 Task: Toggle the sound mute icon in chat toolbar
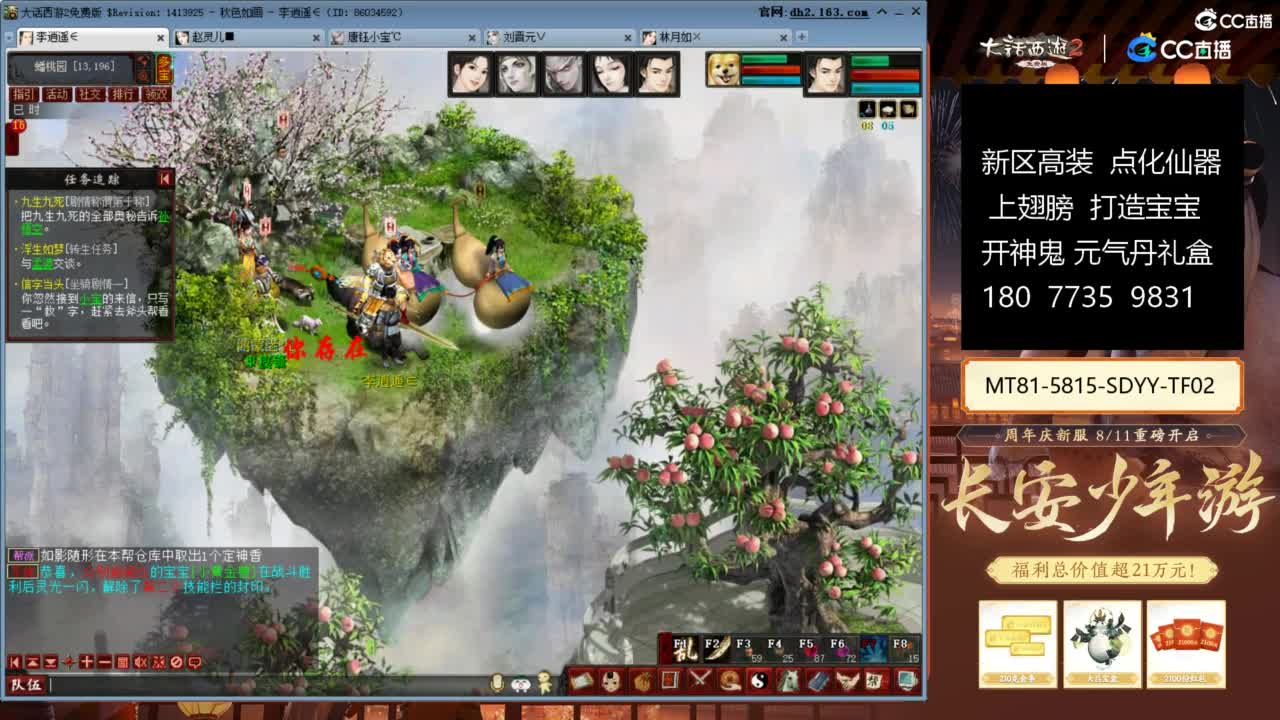(x=140, y=662)
